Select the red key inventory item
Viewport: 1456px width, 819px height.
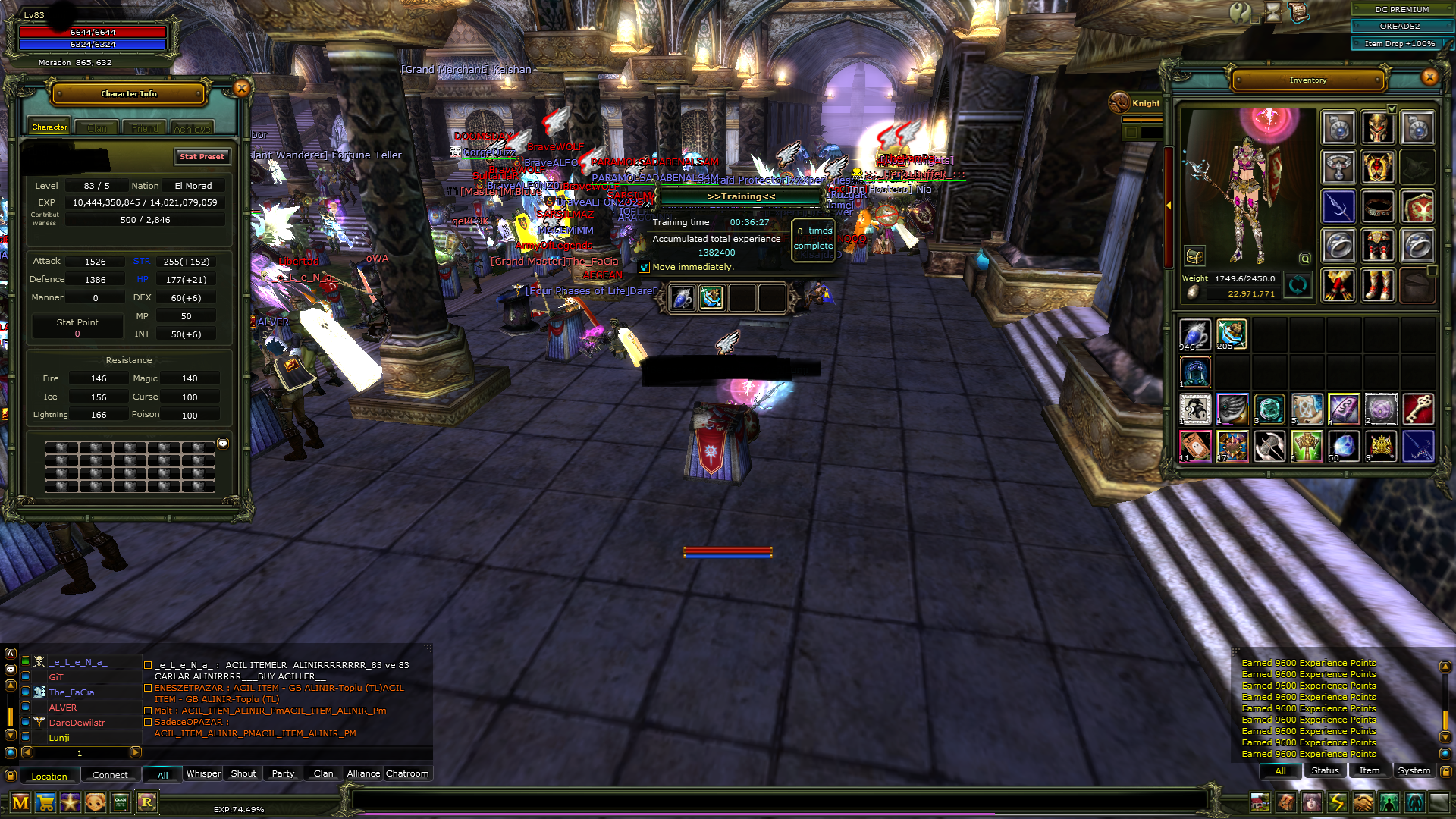click(x=1417, y=409)
